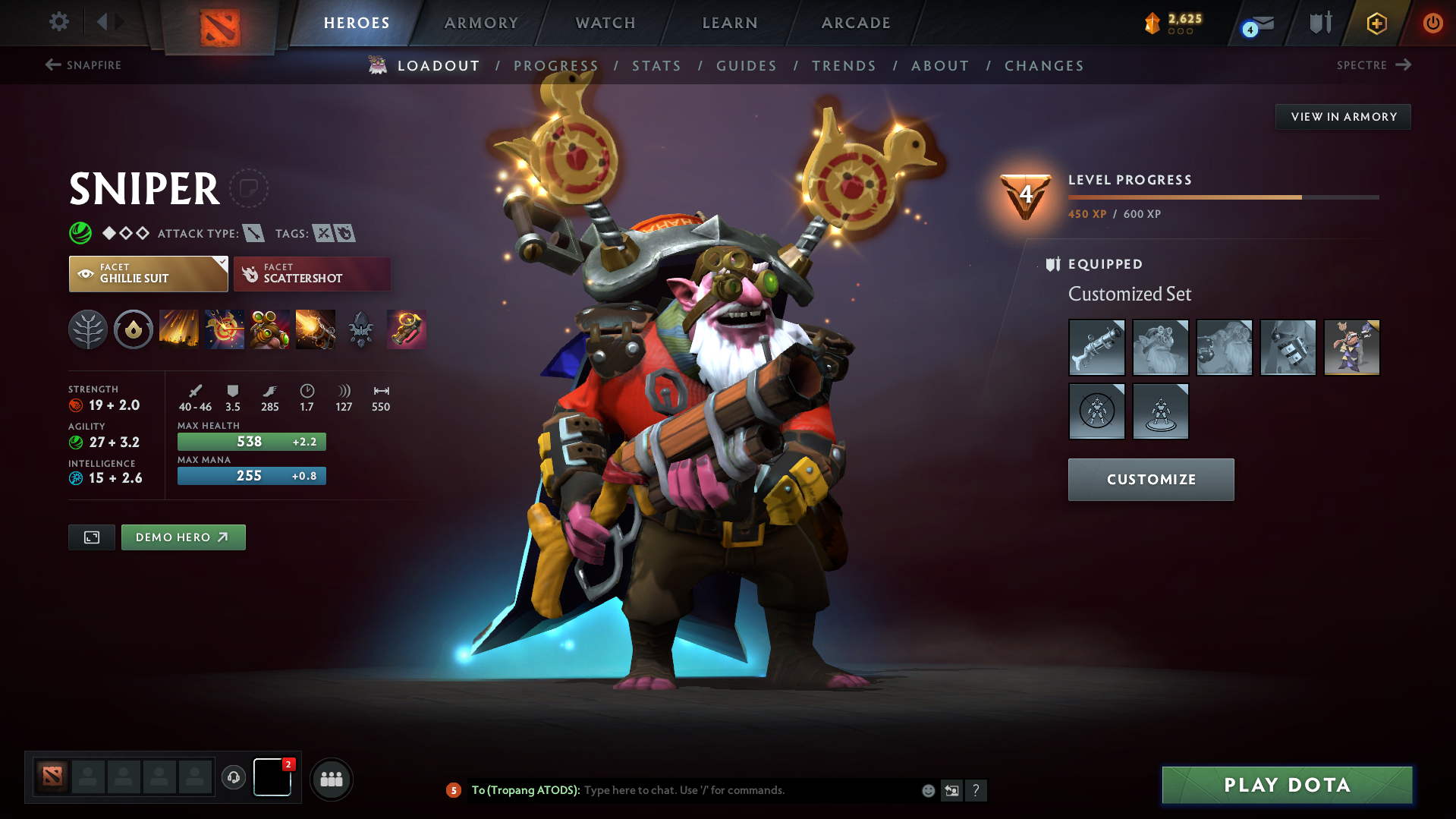Expand the Ghillie Suit facet dropdown

(x=221, y=263)
